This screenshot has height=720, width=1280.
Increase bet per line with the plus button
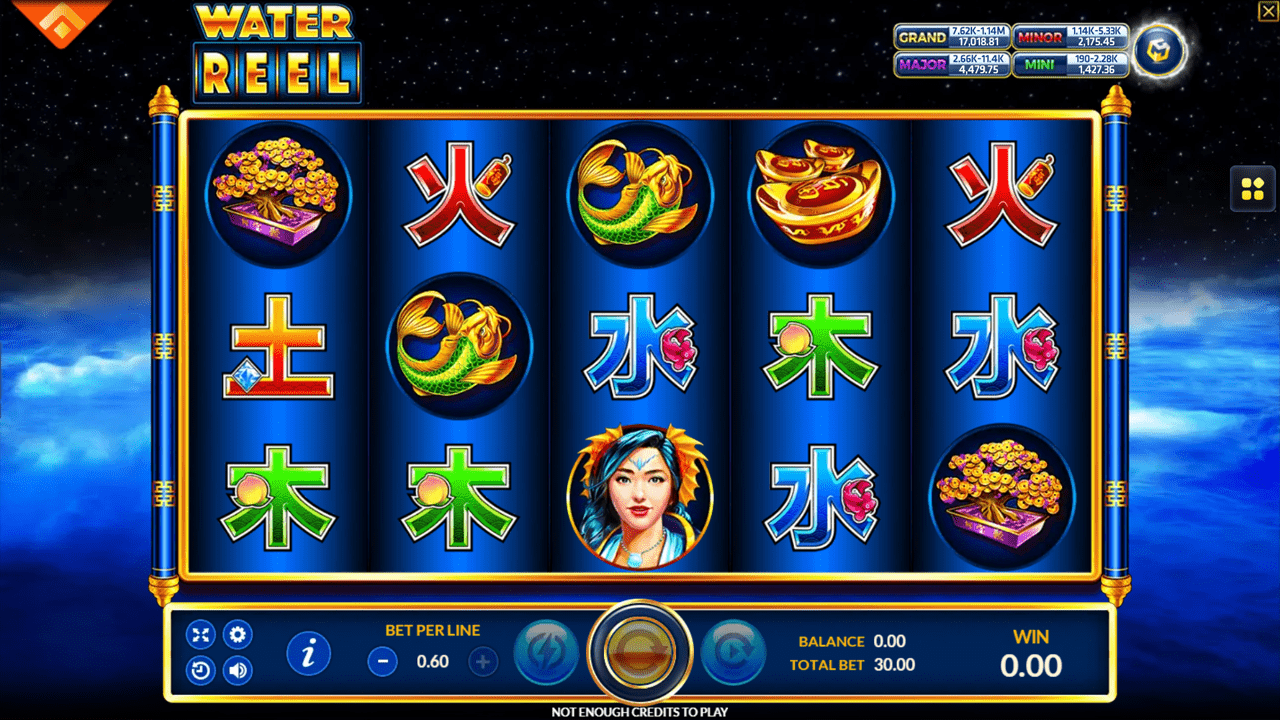click(x=484, y=661)
